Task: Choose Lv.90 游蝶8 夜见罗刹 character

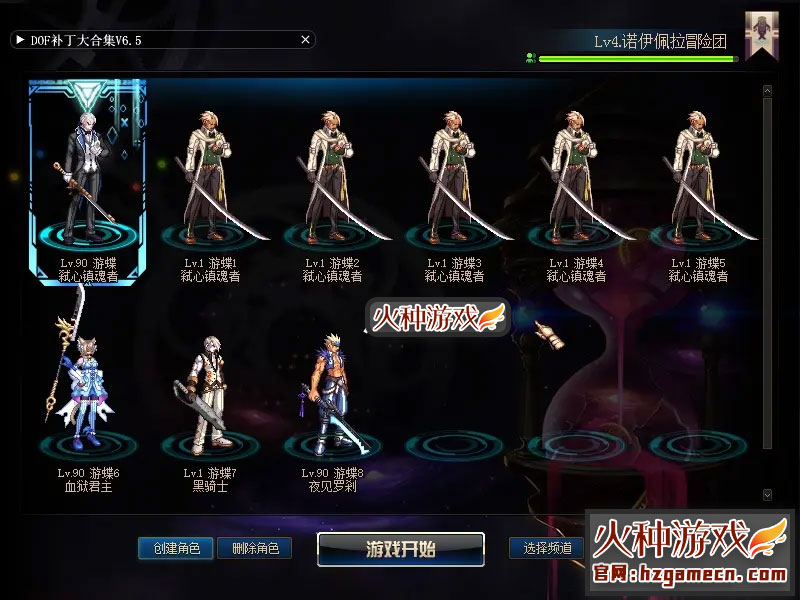Action: (332, 400)
